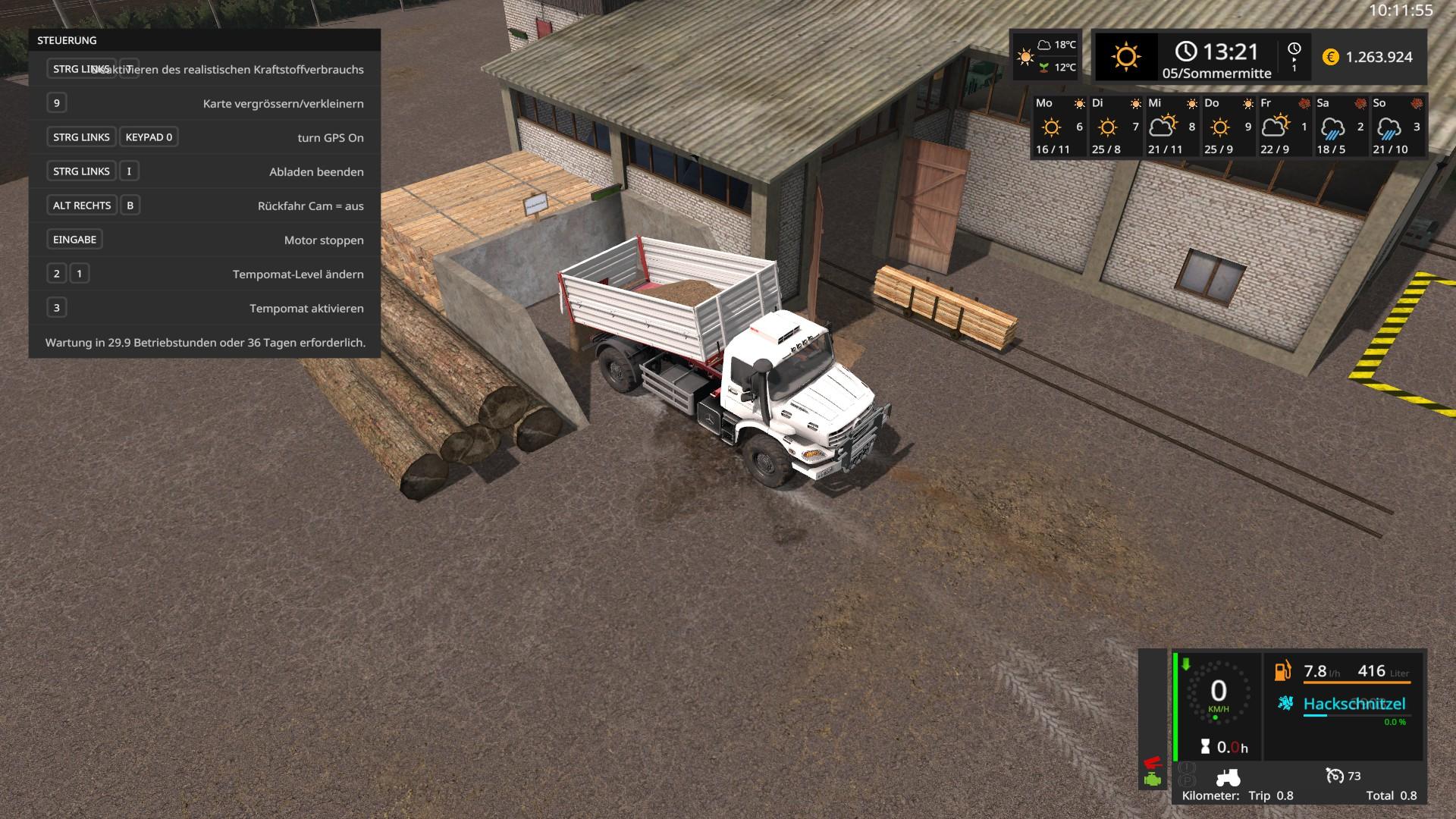Screen dimensions: 1456x819
Task: Click the red tipper unloading icon
Action: (x=1153, y=762)
